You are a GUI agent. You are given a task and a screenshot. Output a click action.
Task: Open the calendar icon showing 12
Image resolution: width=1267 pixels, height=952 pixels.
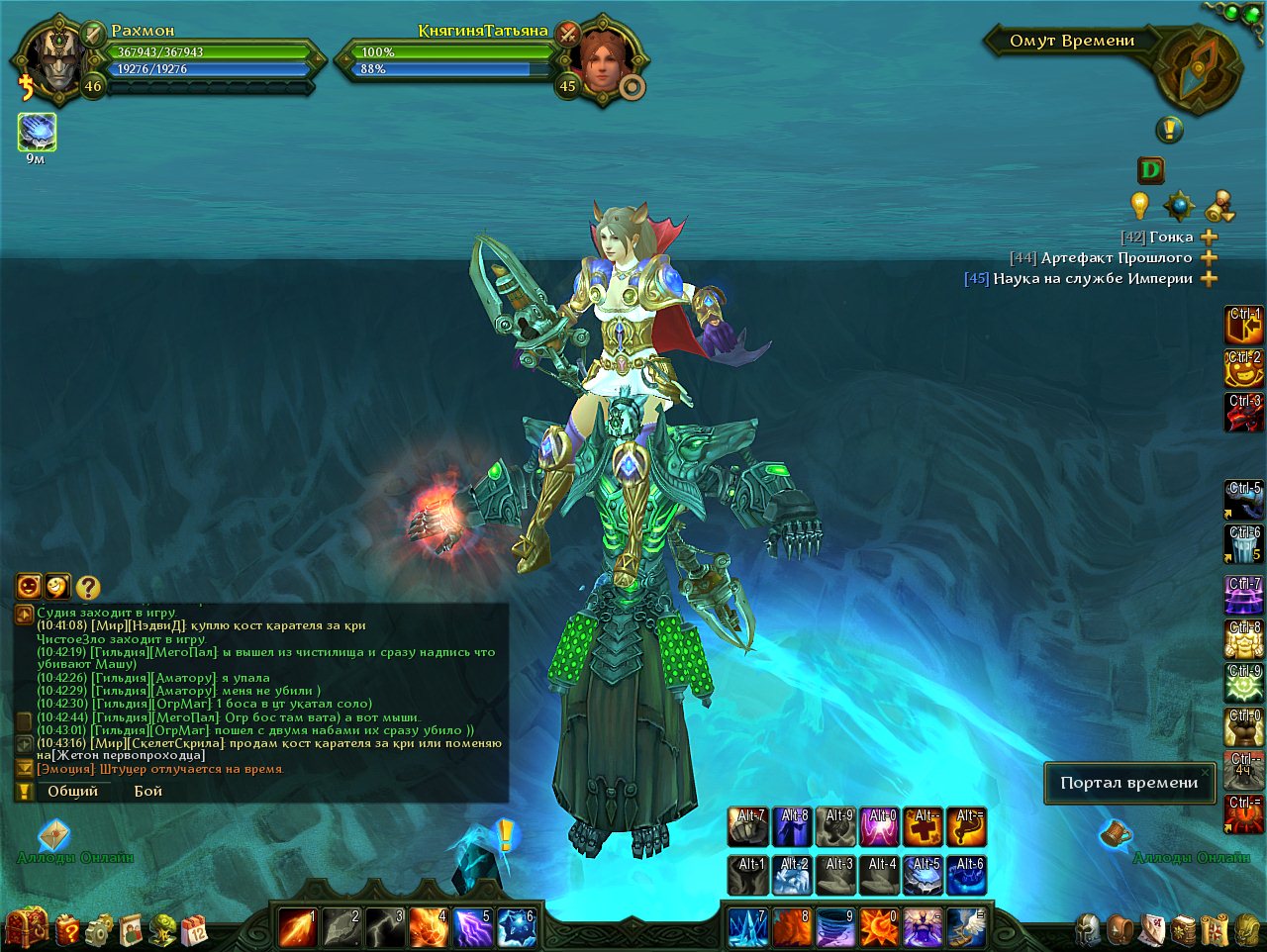tap(194, 930)
